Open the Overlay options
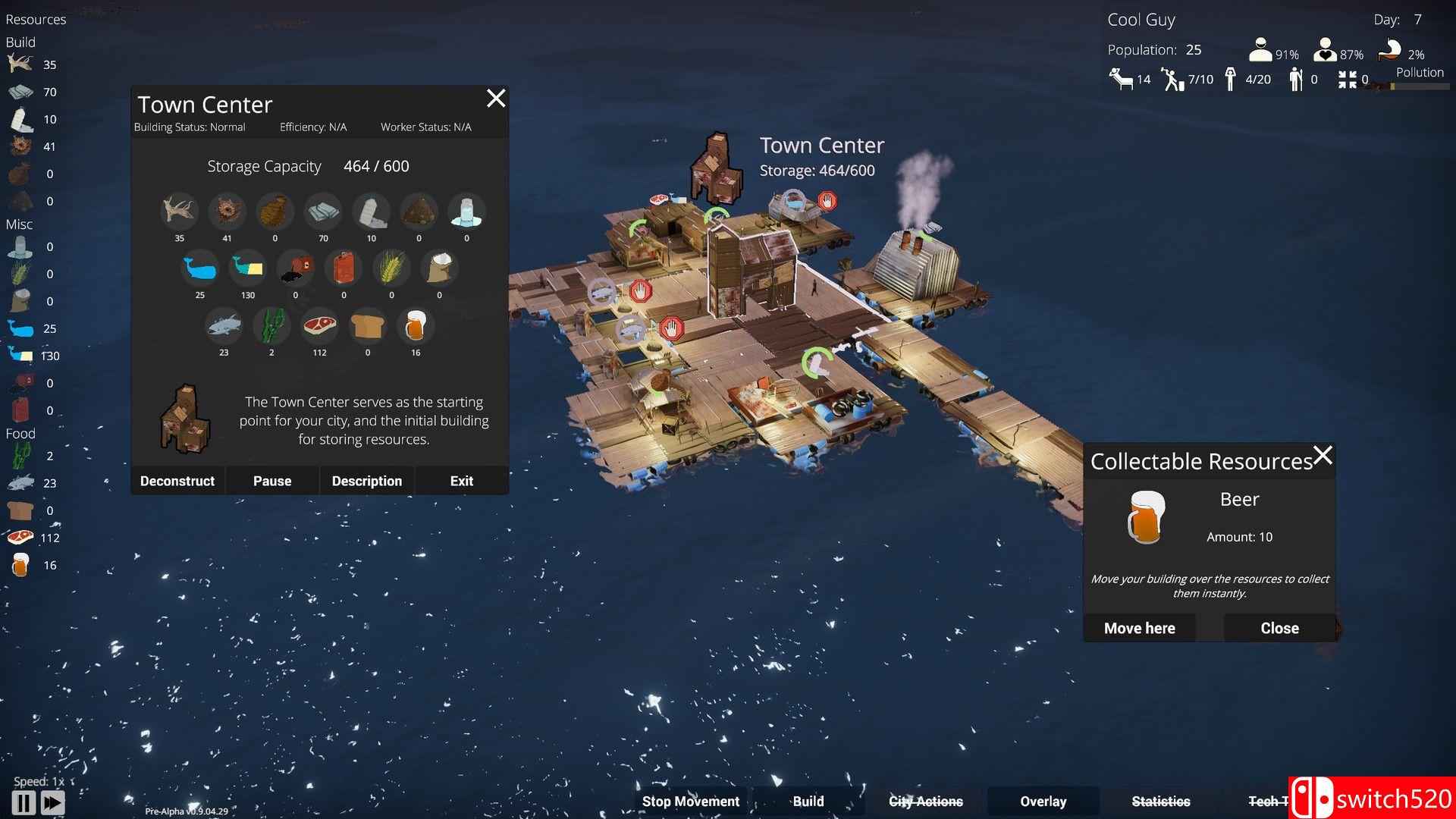The width and height of the screenshot is (1456, 819). coord(1043,802)
